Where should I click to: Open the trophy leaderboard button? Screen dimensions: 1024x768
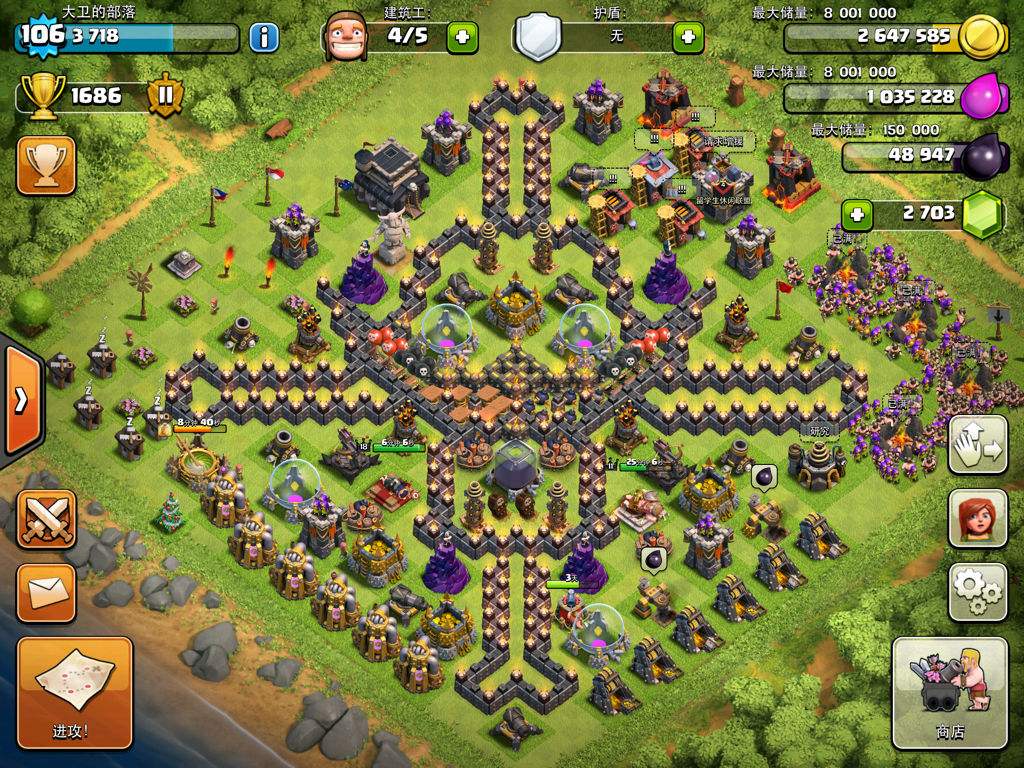pos(46,165)
